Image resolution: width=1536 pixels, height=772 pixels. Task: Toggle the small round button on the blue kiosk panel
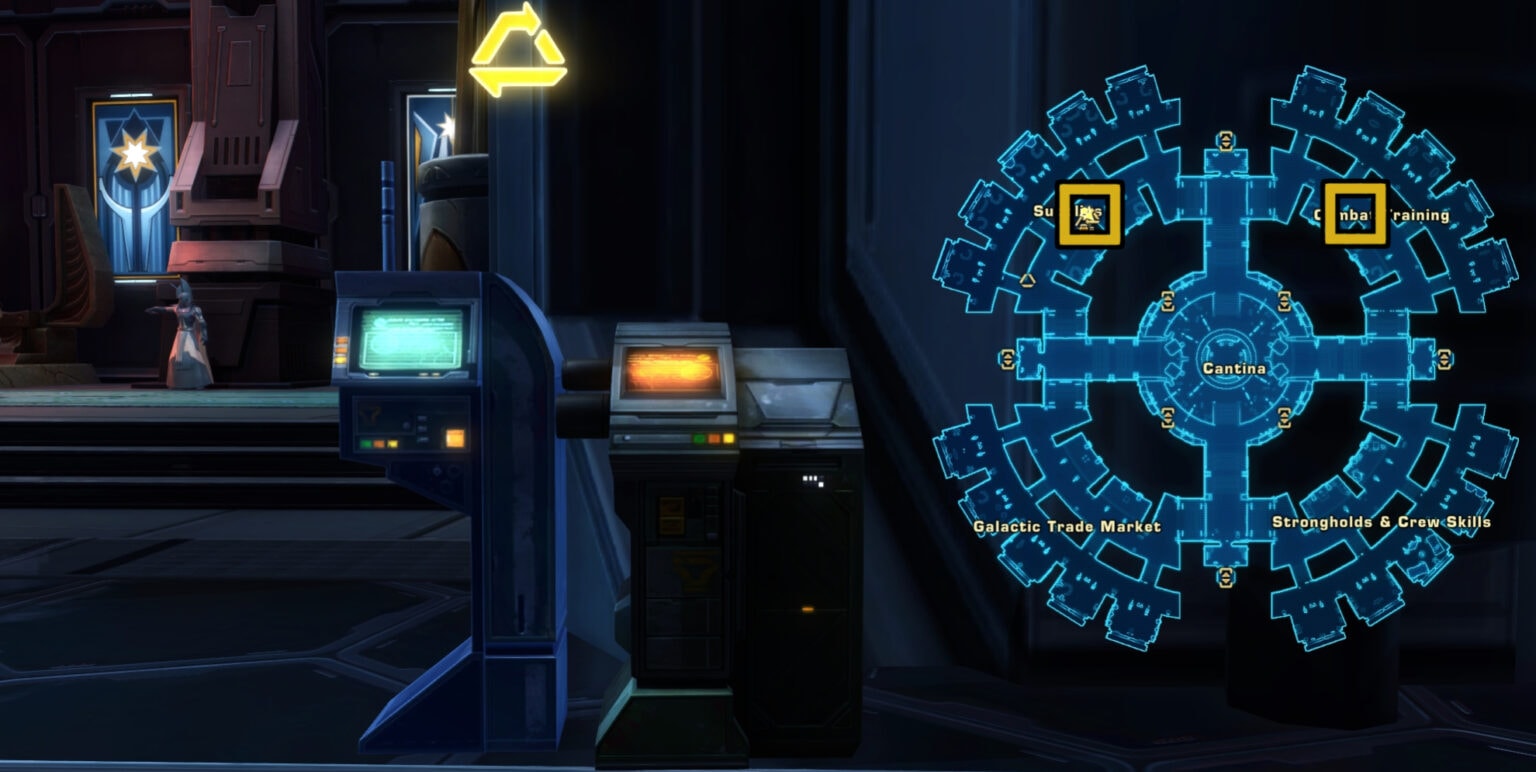[406, 426]
